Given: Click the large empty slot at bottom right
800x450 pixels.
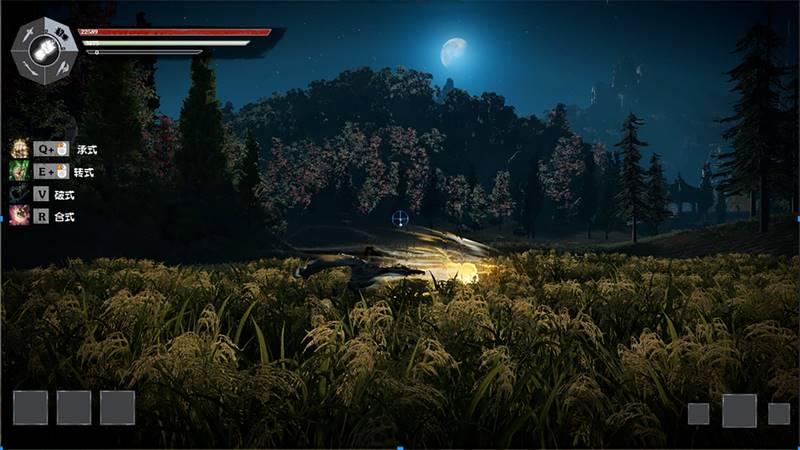Looking at the screenshot, I should point(739,411).
